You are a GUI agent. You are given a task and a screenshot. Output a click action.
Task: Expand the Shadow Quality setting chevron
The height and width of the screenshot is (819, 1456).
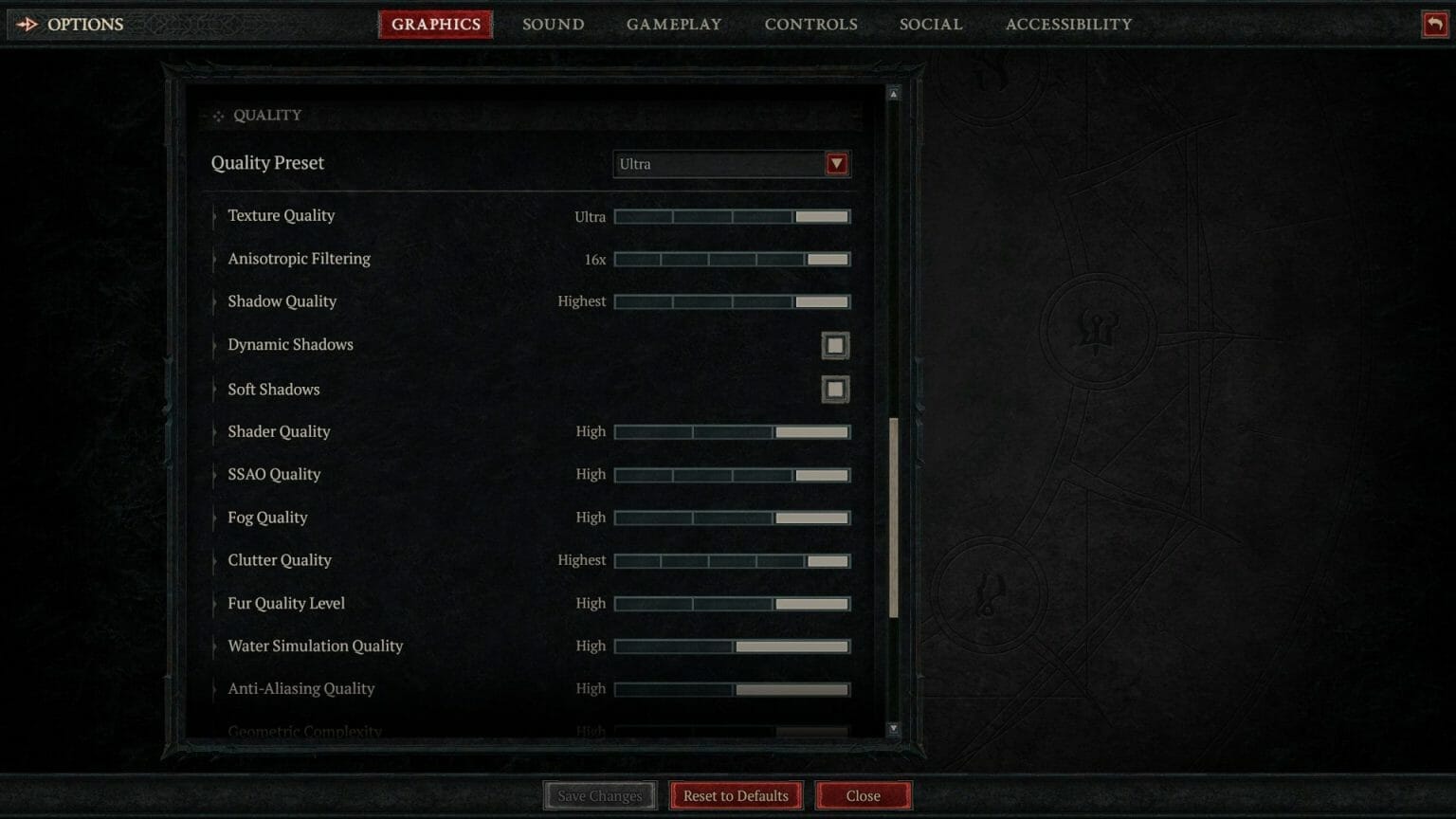point(213,301)
